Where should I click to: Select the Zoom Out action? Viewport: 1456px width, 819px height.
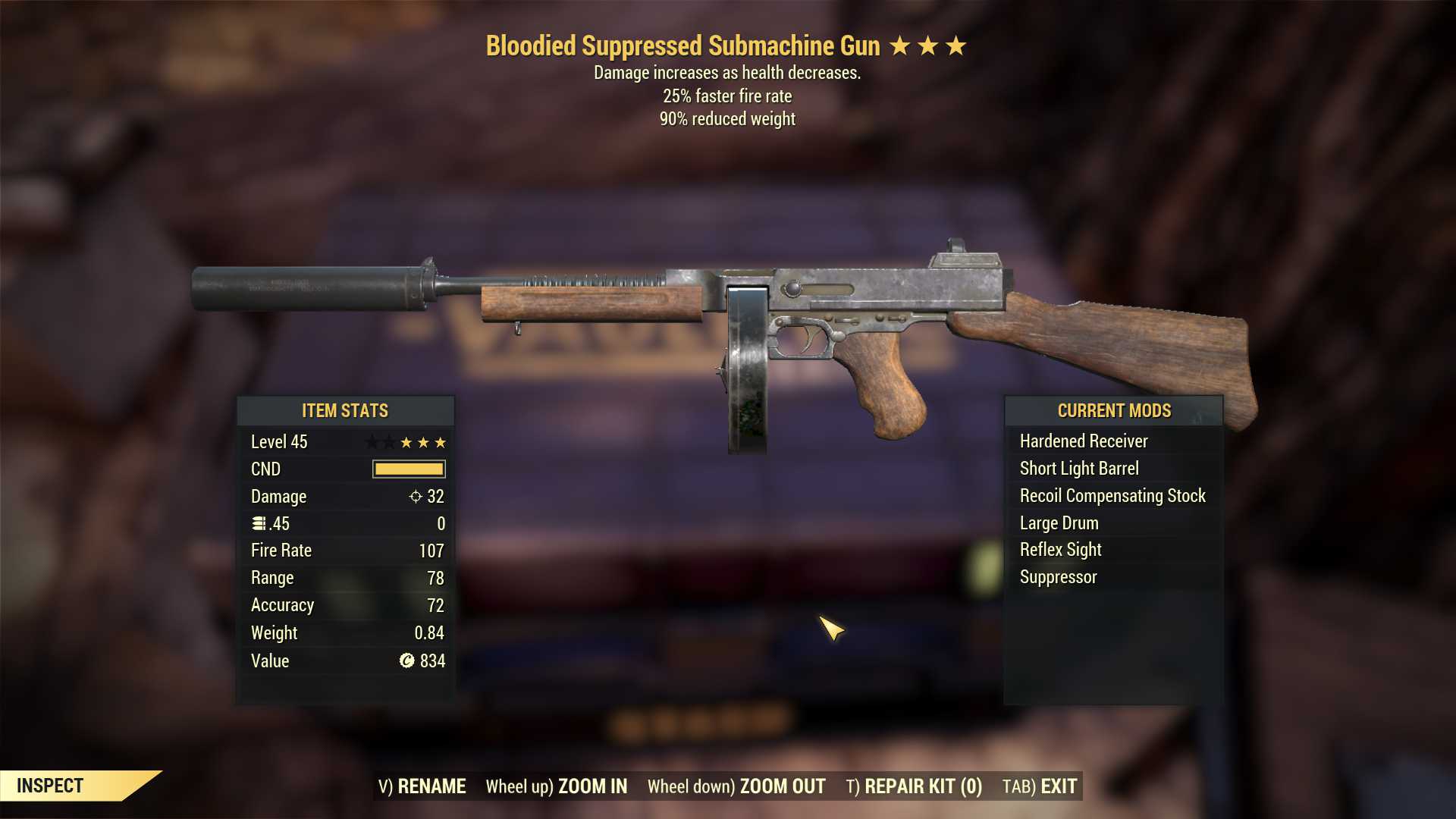click(736, 786)
